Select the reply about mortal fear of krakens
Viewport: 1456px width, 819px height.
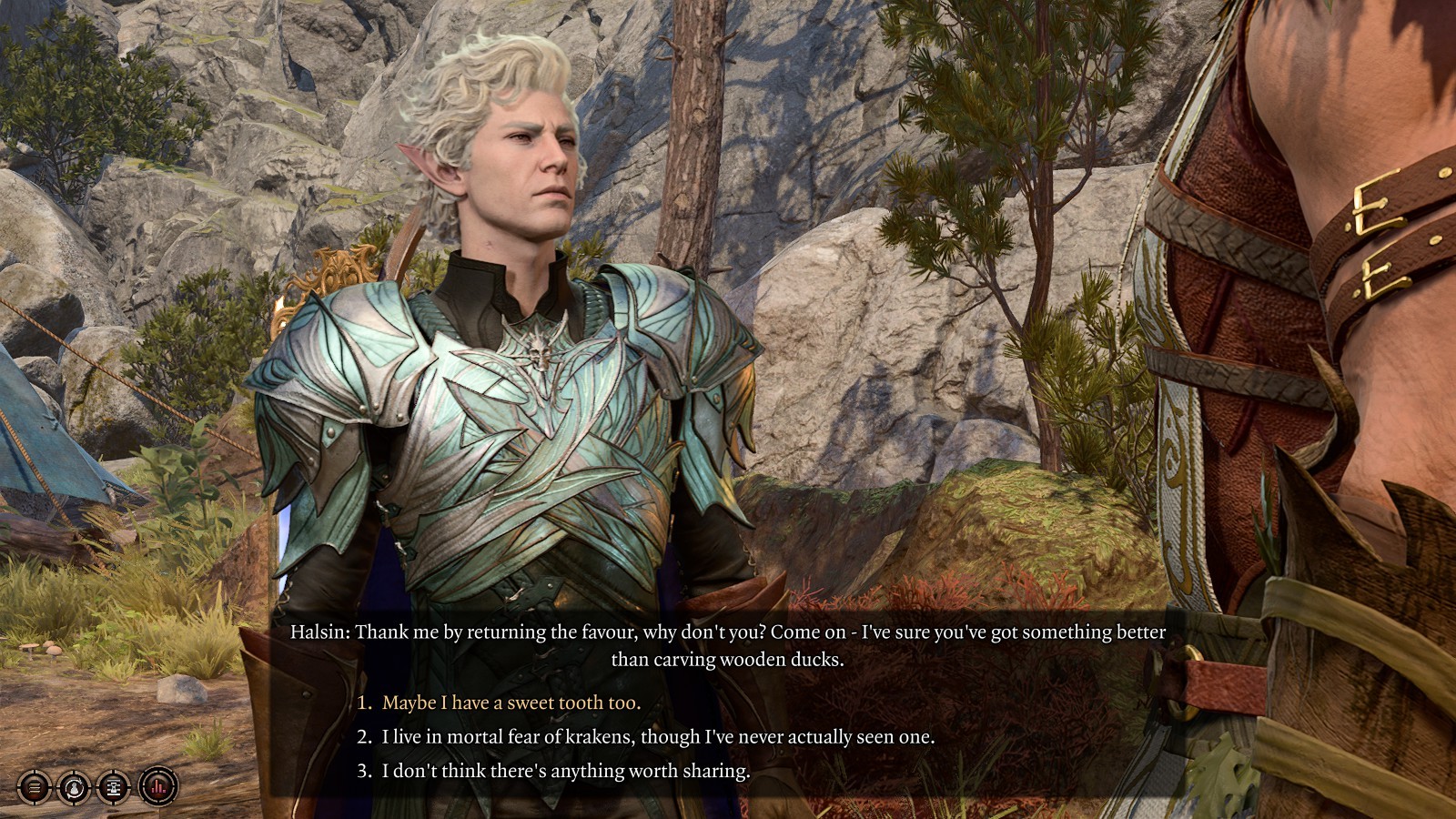coord(658,736)
